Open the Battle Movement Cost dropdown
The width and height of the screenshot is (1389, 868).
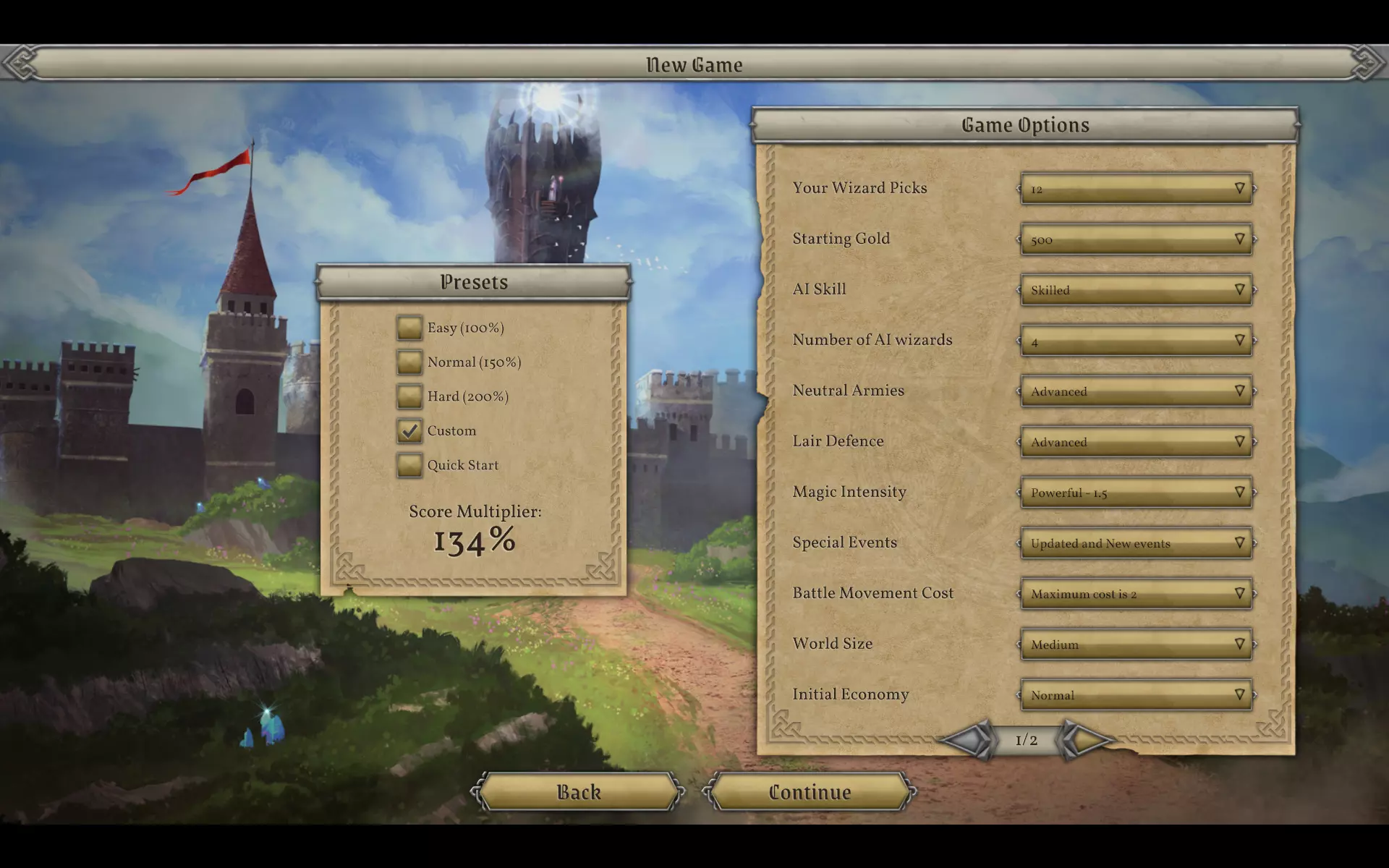1136,594
